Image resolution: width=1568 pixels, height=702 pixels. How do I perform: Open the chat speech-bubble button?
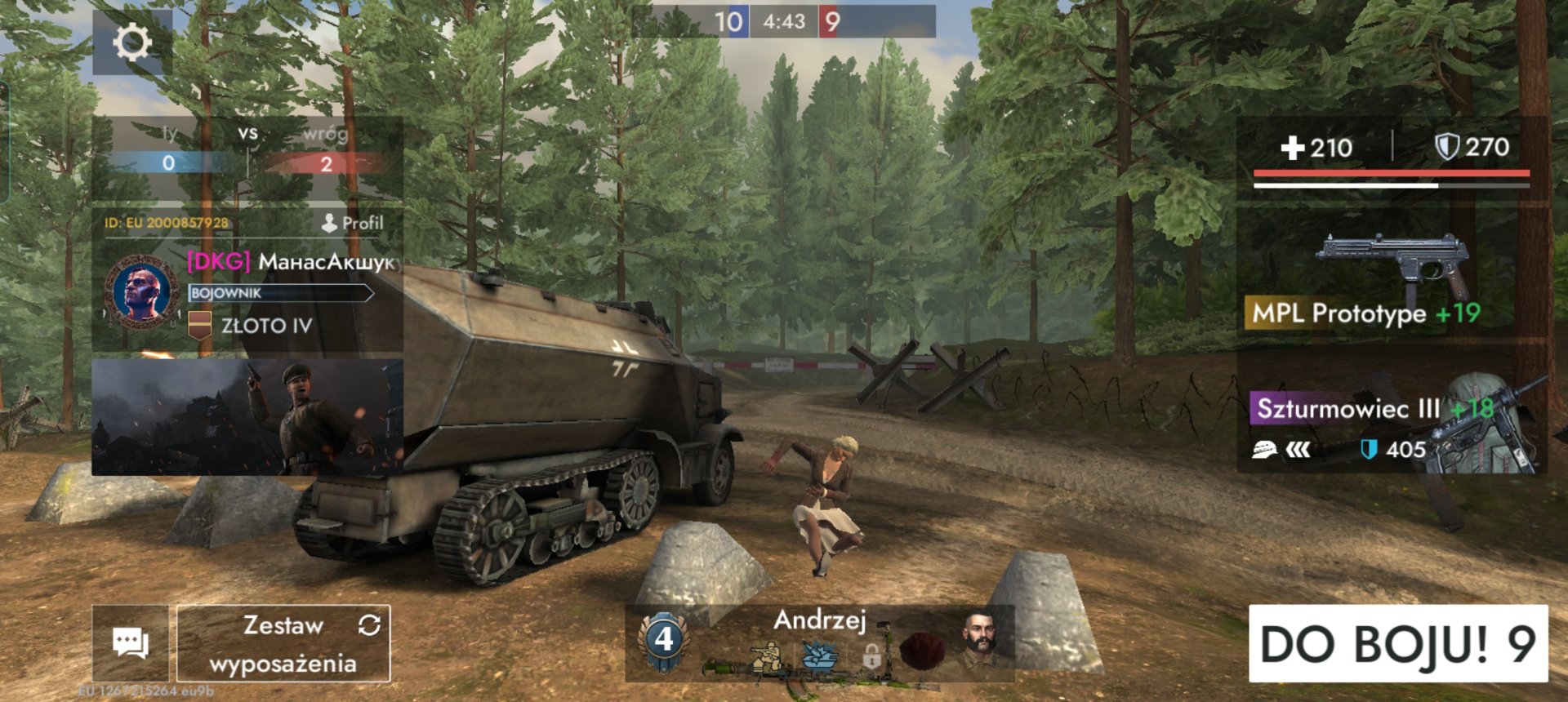(131, 643)
